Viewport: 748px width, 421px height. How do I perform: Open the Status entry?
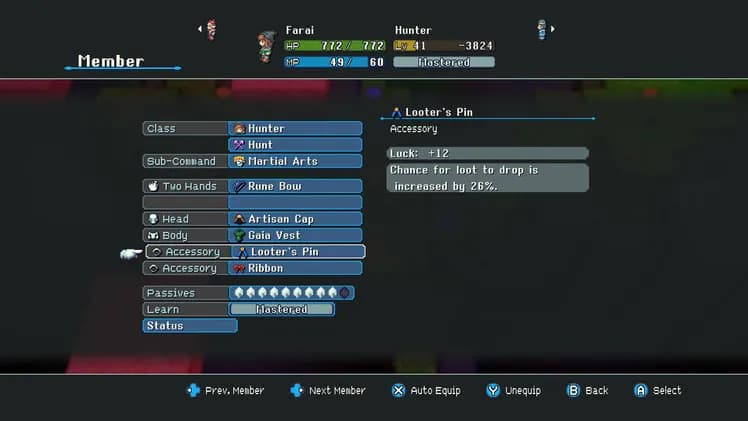[190, 326]
